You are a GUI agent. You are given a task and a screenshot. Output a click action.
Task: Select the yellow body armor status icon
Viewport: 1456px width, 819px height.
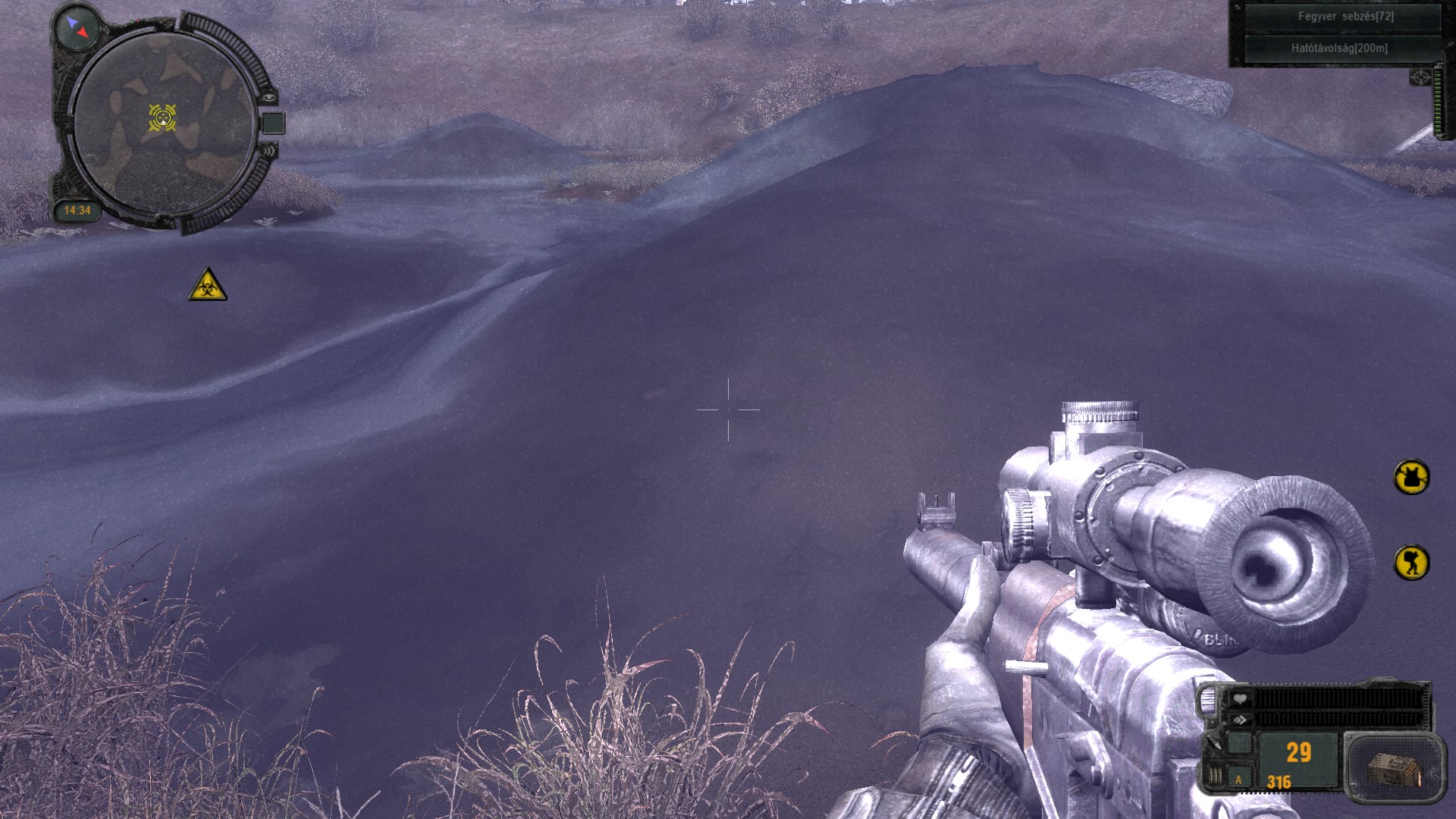point(1411,477)
